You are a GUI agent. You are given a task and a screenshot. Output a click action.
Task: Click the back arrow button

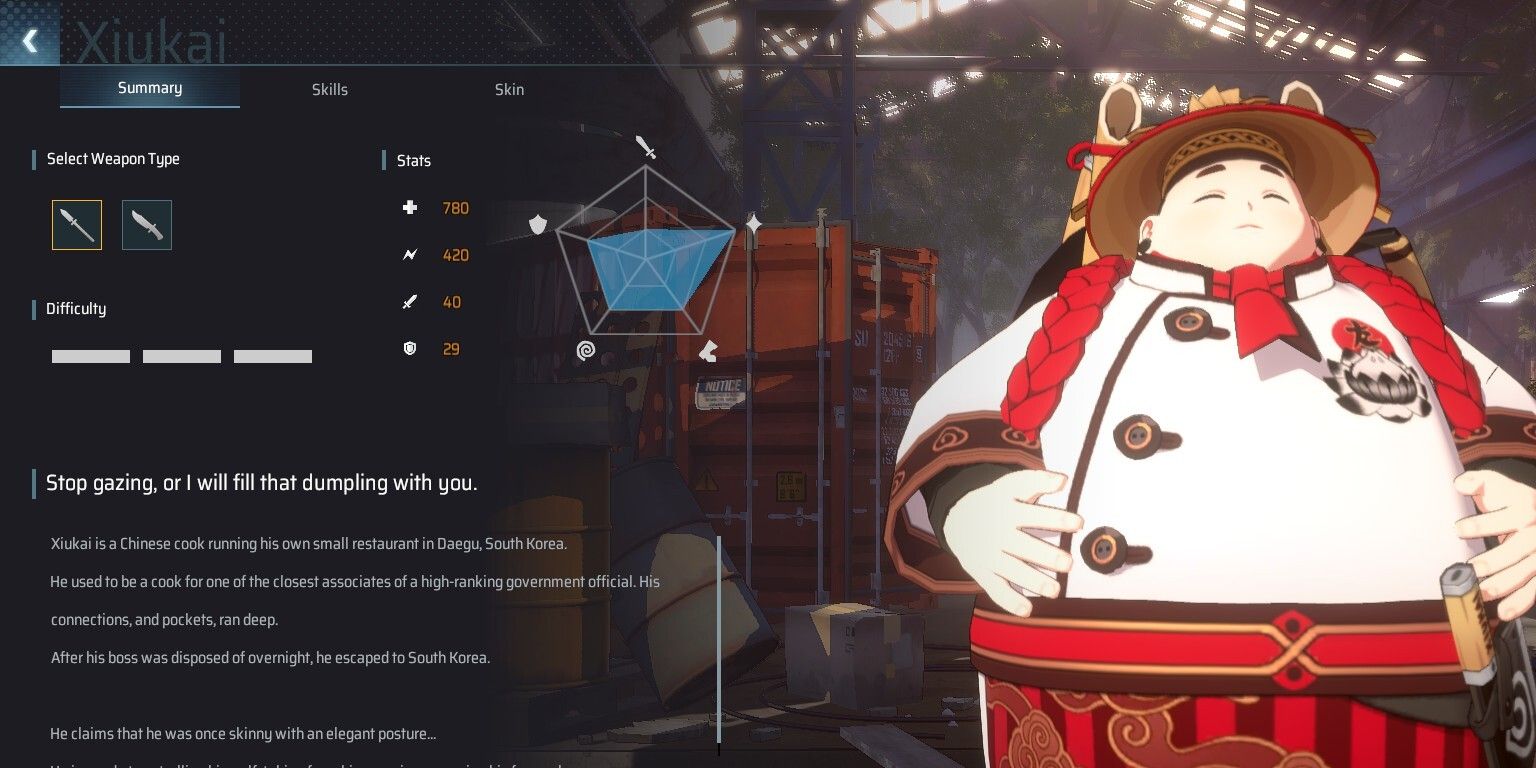click(x=29, y=41)
